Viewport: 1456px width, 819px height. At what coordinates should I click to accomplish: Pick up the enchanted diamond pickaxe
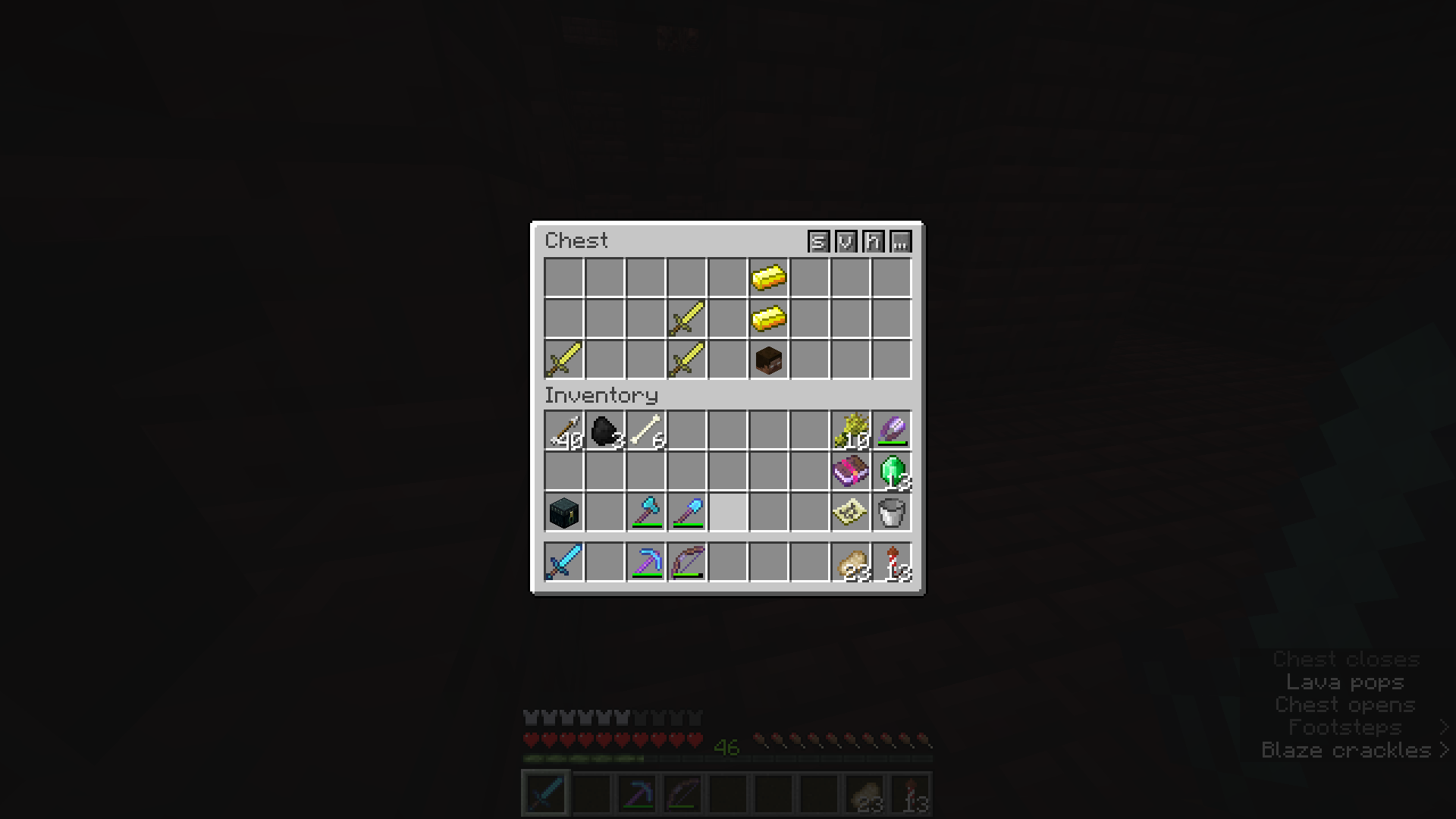point(645,560)
